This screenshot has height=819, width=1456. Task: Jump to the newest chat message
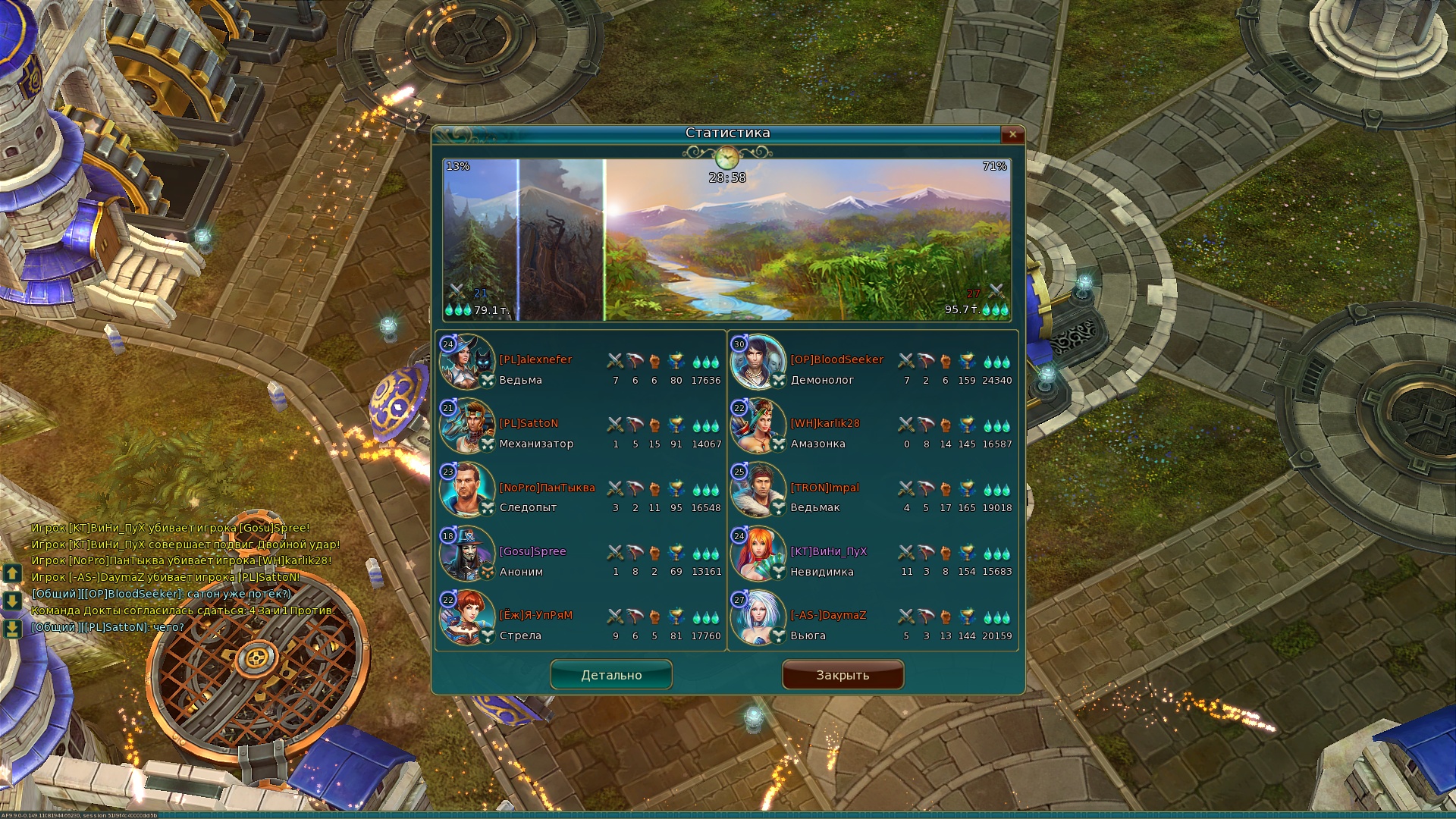tap(12, 629)
